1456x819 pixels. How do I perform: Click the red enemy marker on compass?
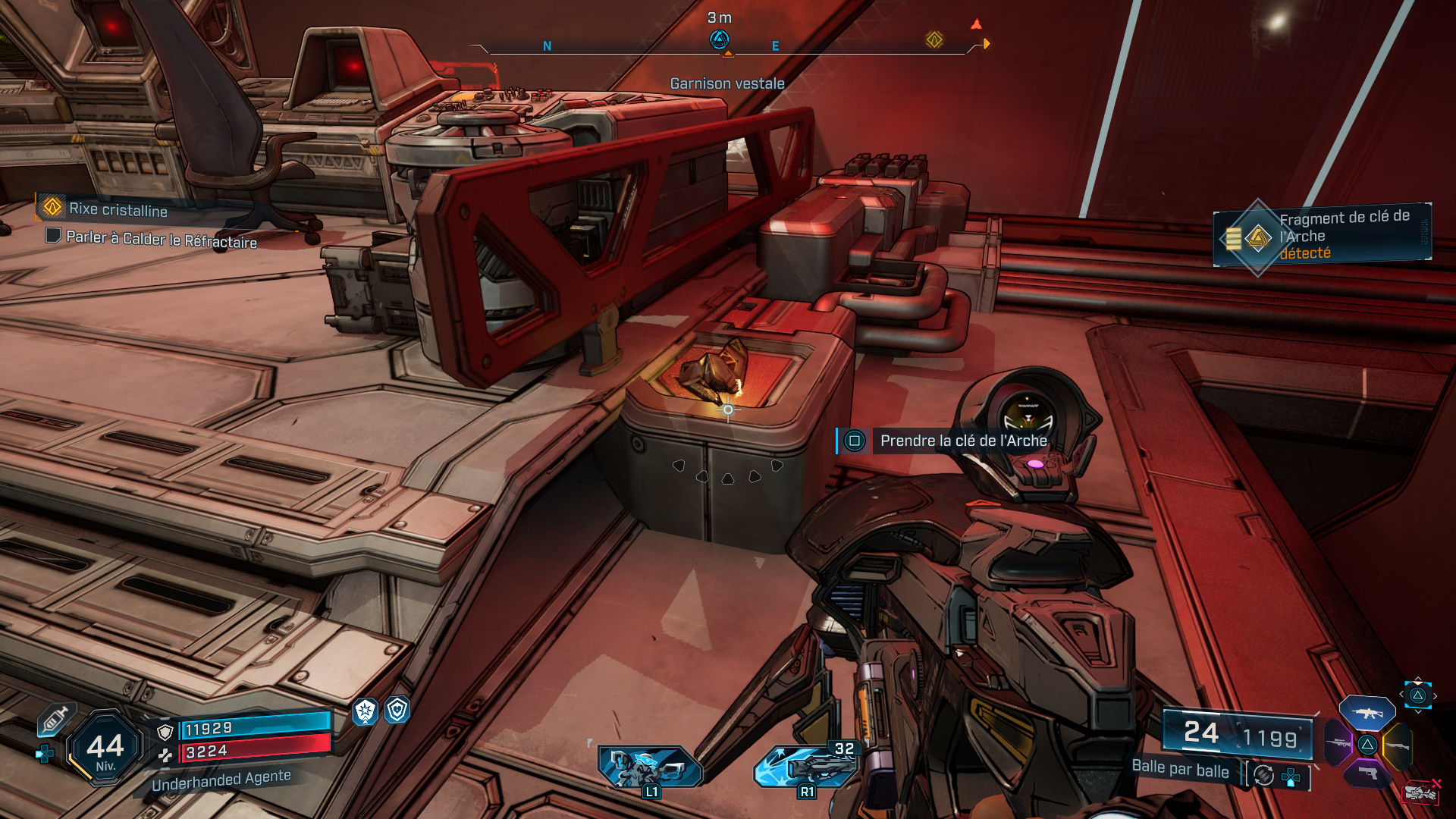(x=976, y=24)
